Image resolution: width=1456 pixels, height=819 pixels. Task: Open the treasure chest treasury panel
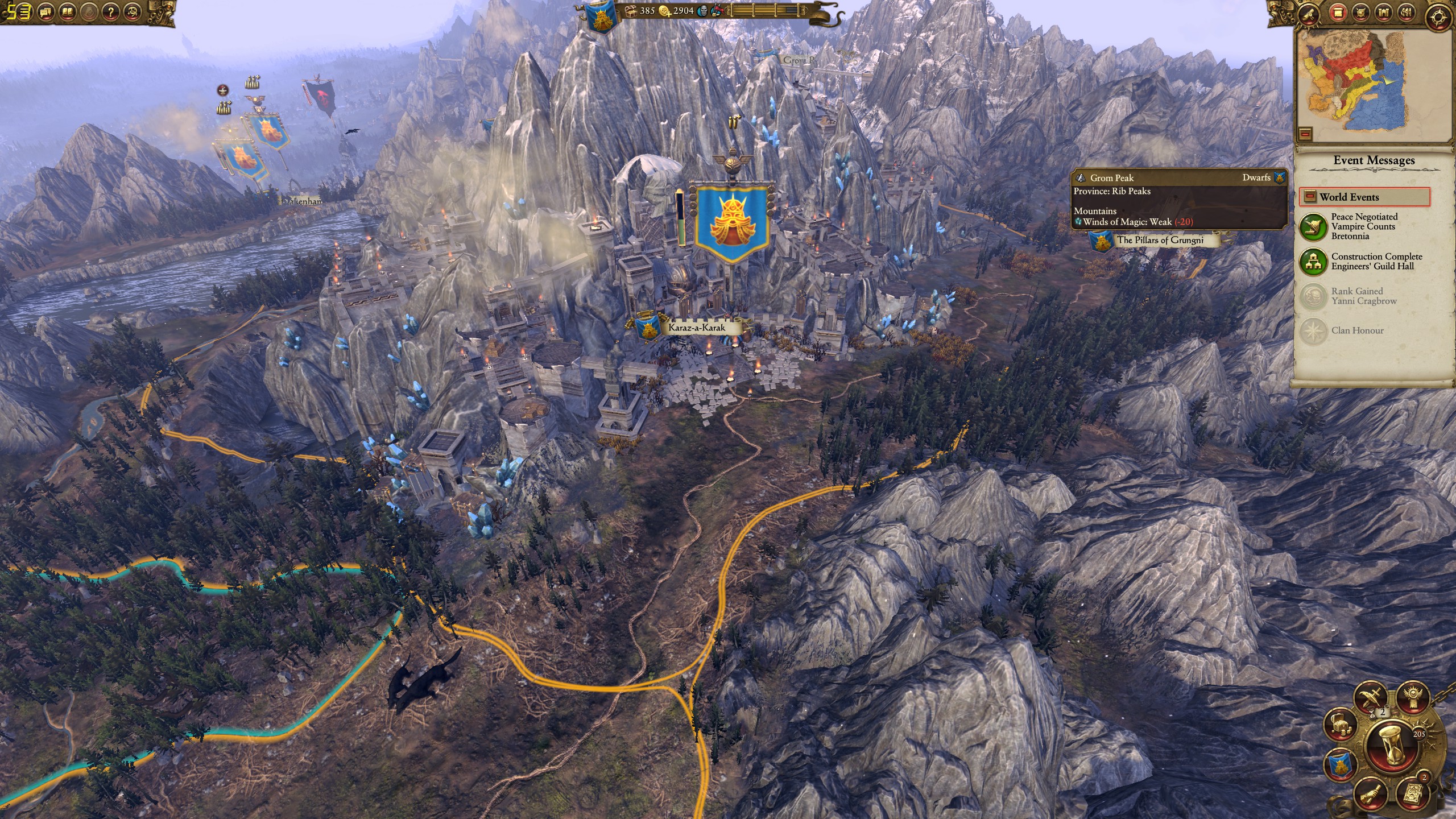(x=1340, y=723)
